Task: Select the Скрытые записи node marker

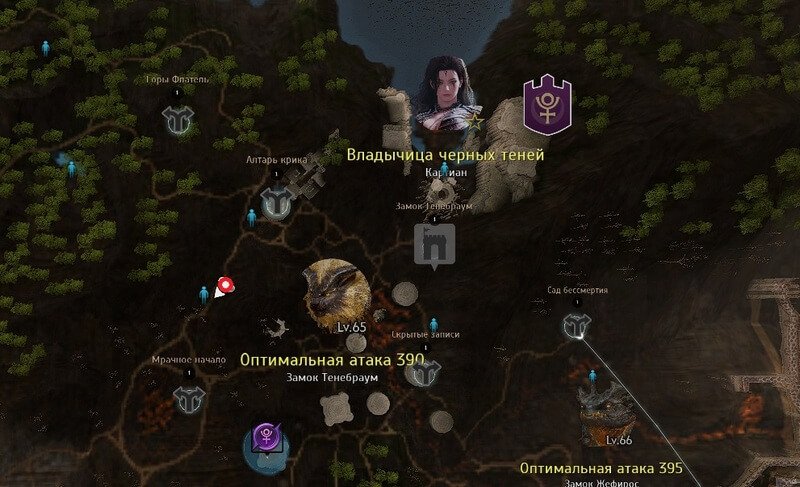Action: coord(424,373)
